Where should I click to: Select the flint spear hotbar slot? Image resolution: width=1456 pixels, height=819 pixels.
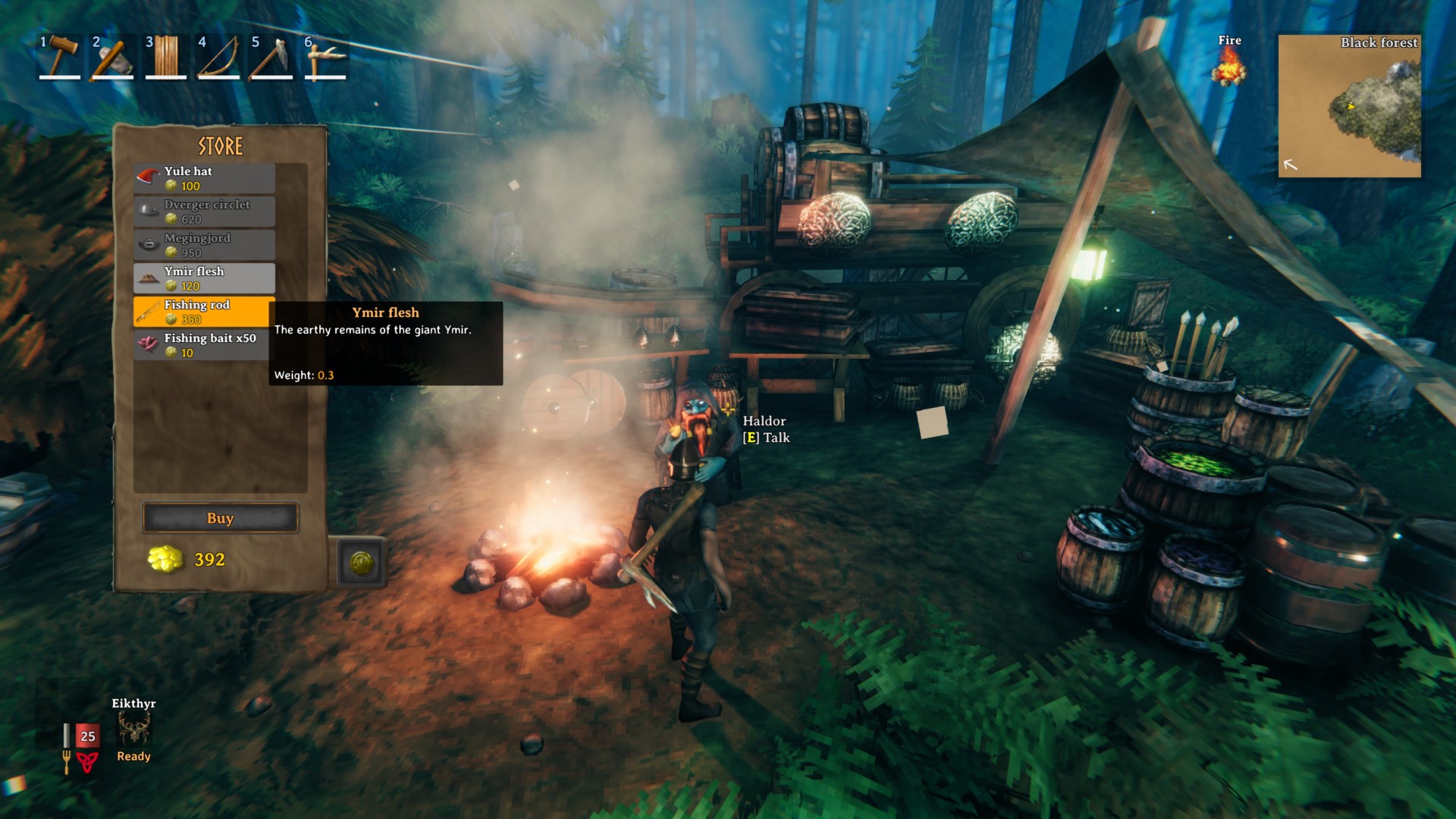[272, 56]
